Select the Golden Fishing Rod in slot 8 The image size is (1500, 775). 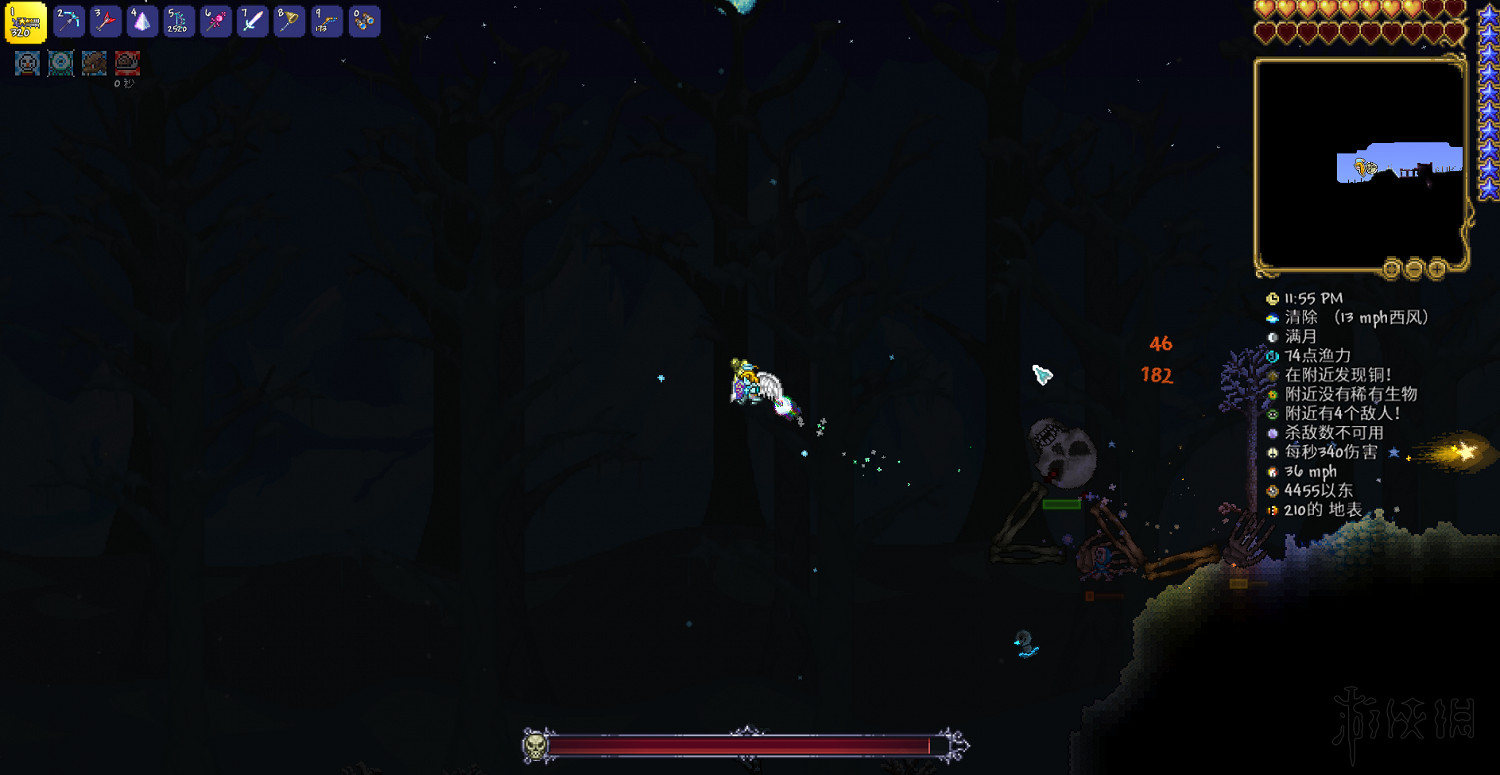click(288, 21)
